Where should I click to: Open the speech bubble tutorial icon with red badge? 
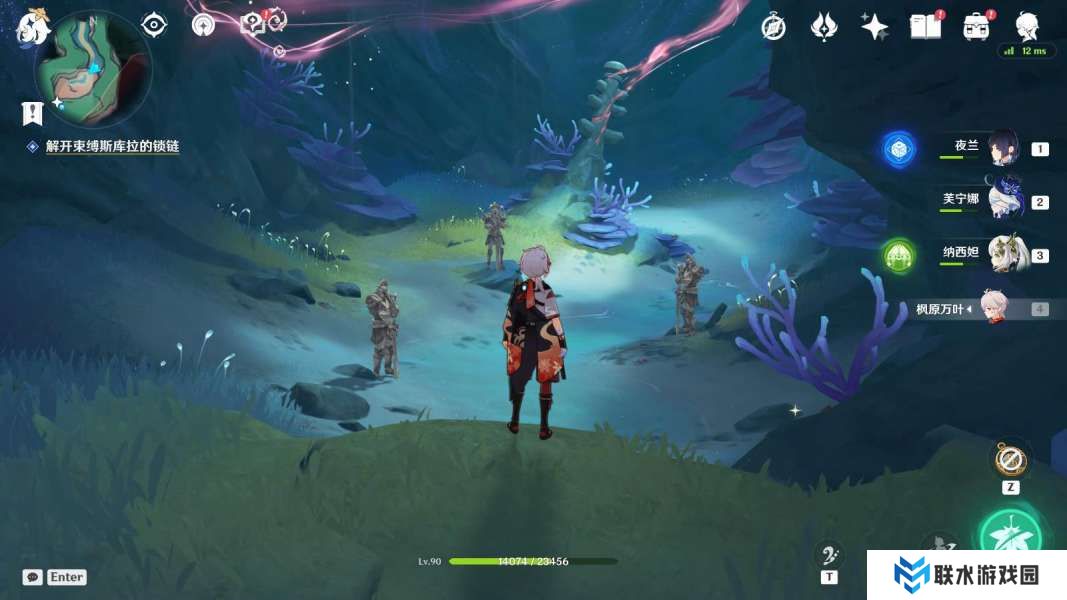click(253, 23)
